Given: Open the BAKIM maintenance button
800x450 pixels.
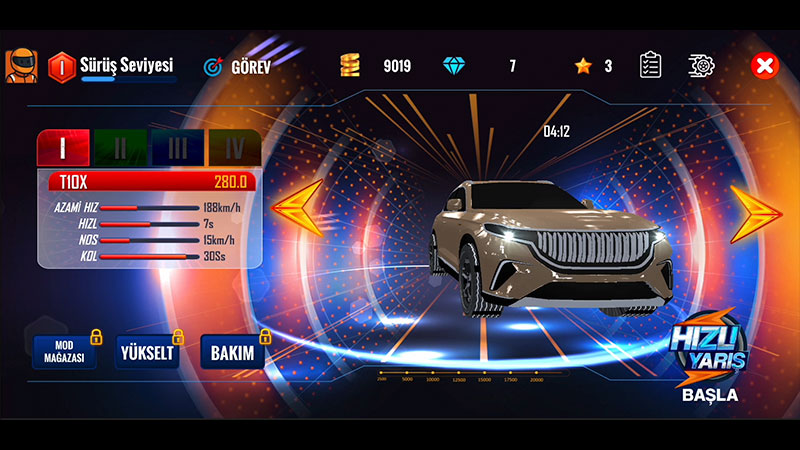Looking at the screenshot, I should [x=233, y=354].
